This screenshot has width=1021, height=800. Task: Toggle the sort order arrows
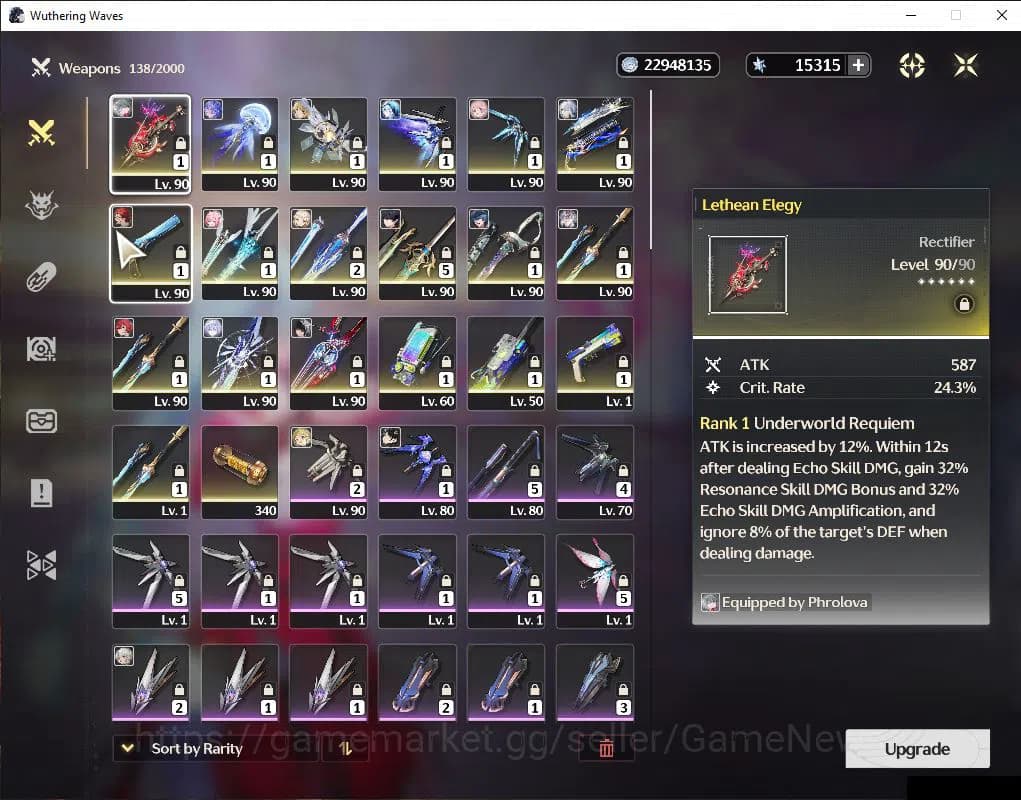pos(346,748)
